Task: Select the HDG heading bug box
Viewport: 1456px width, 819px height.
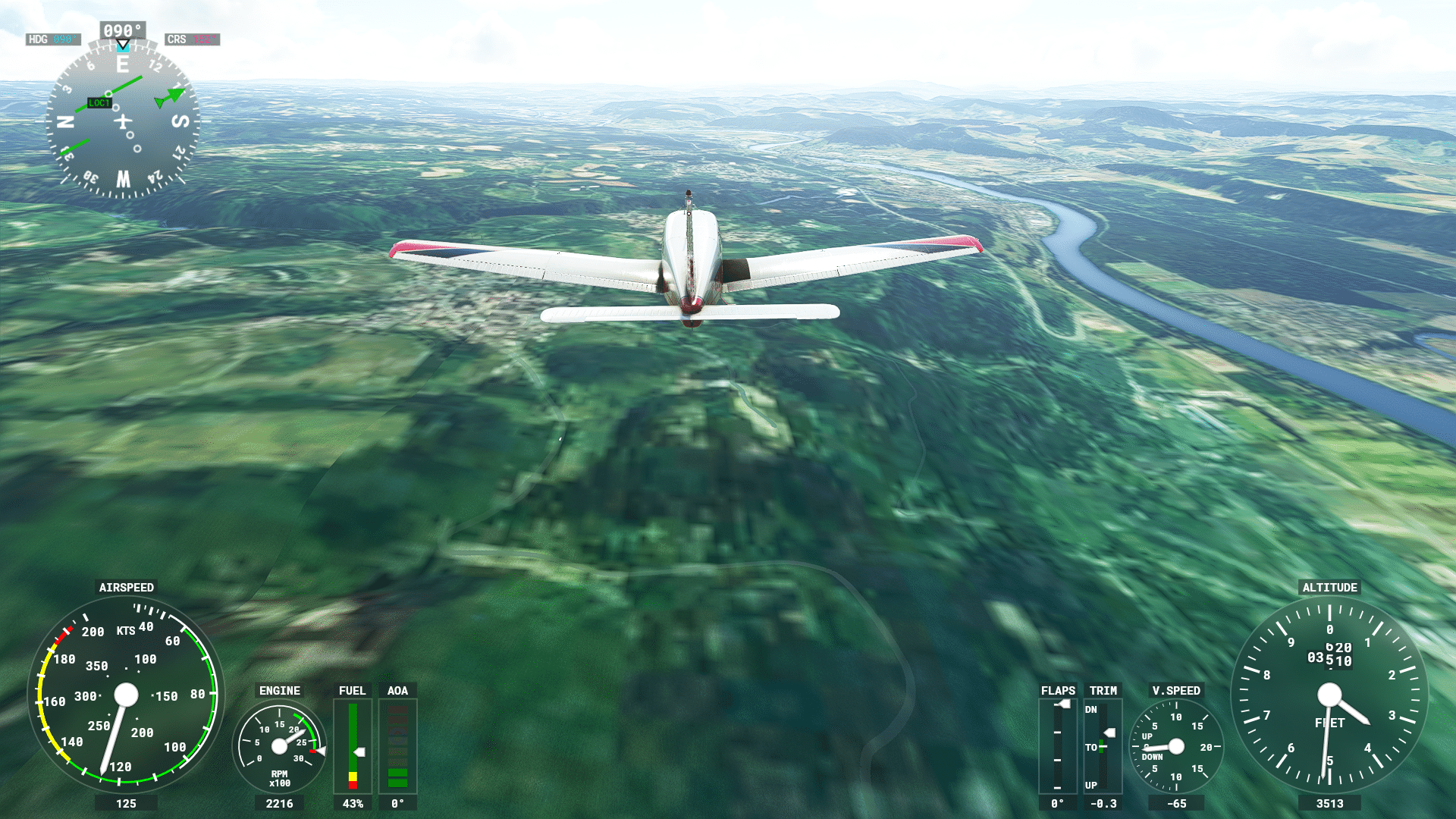Action: (x=52, y=39)
